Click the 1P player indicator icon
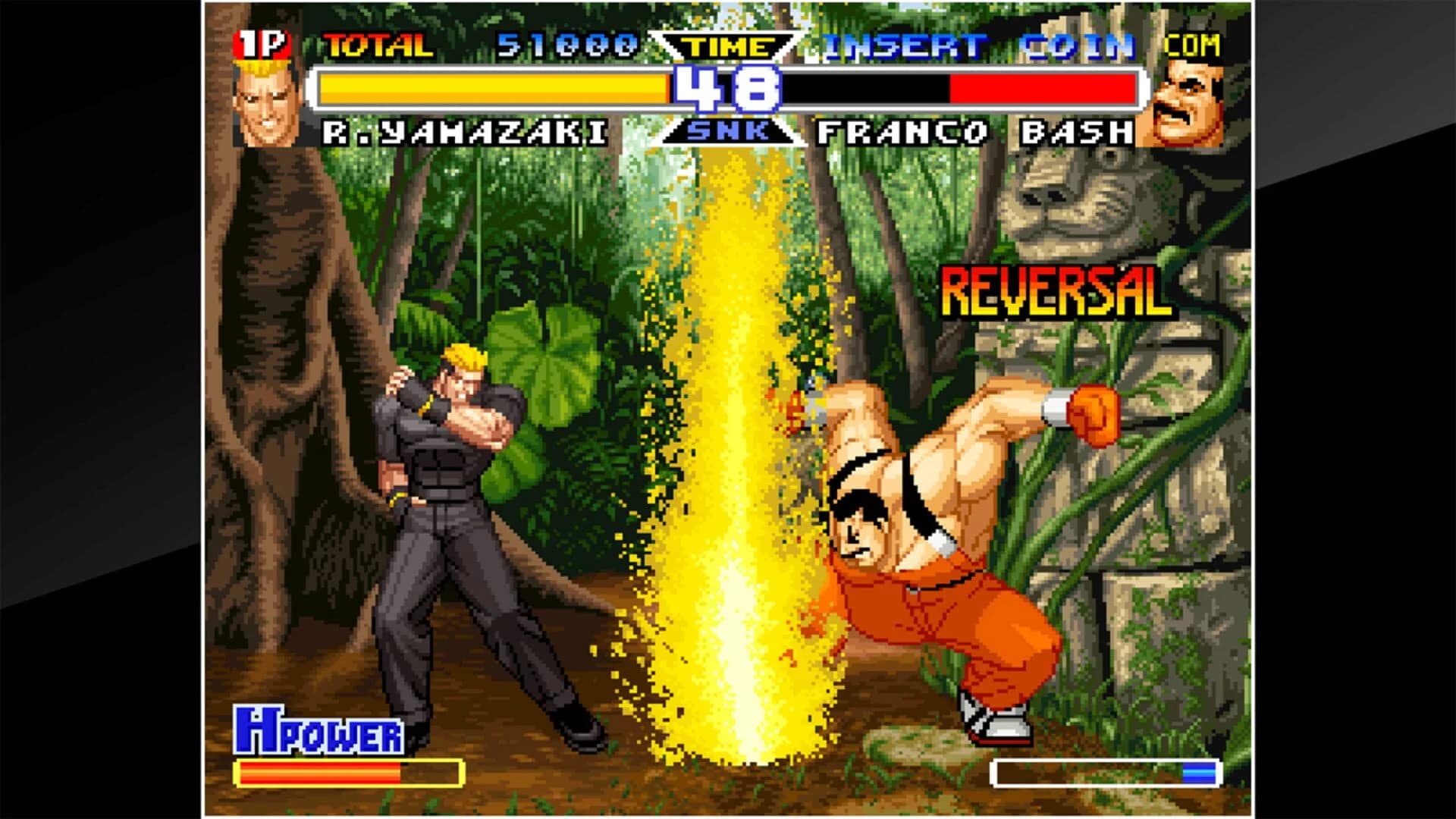 (262, 45)
